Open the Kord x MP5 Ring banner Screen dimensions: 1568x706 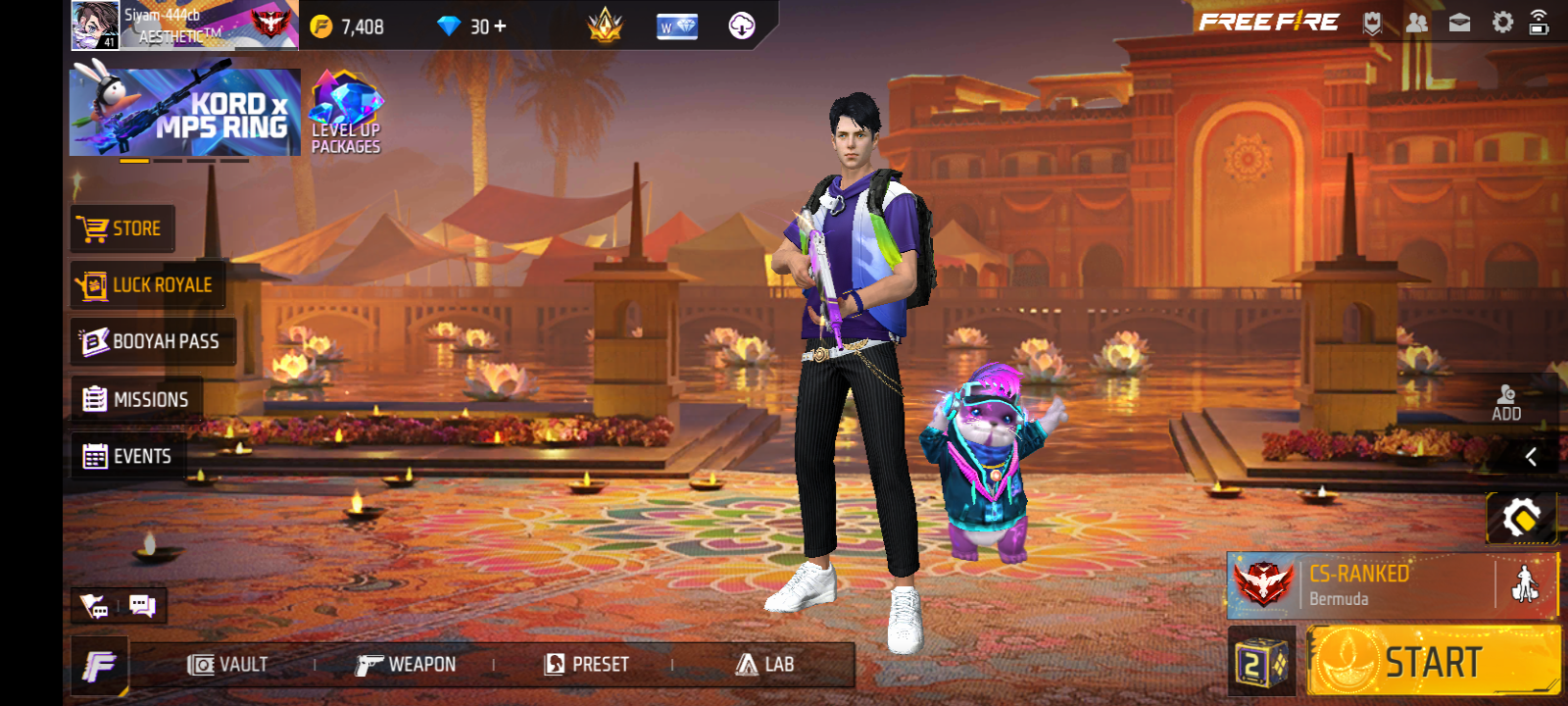coord(185,112)
